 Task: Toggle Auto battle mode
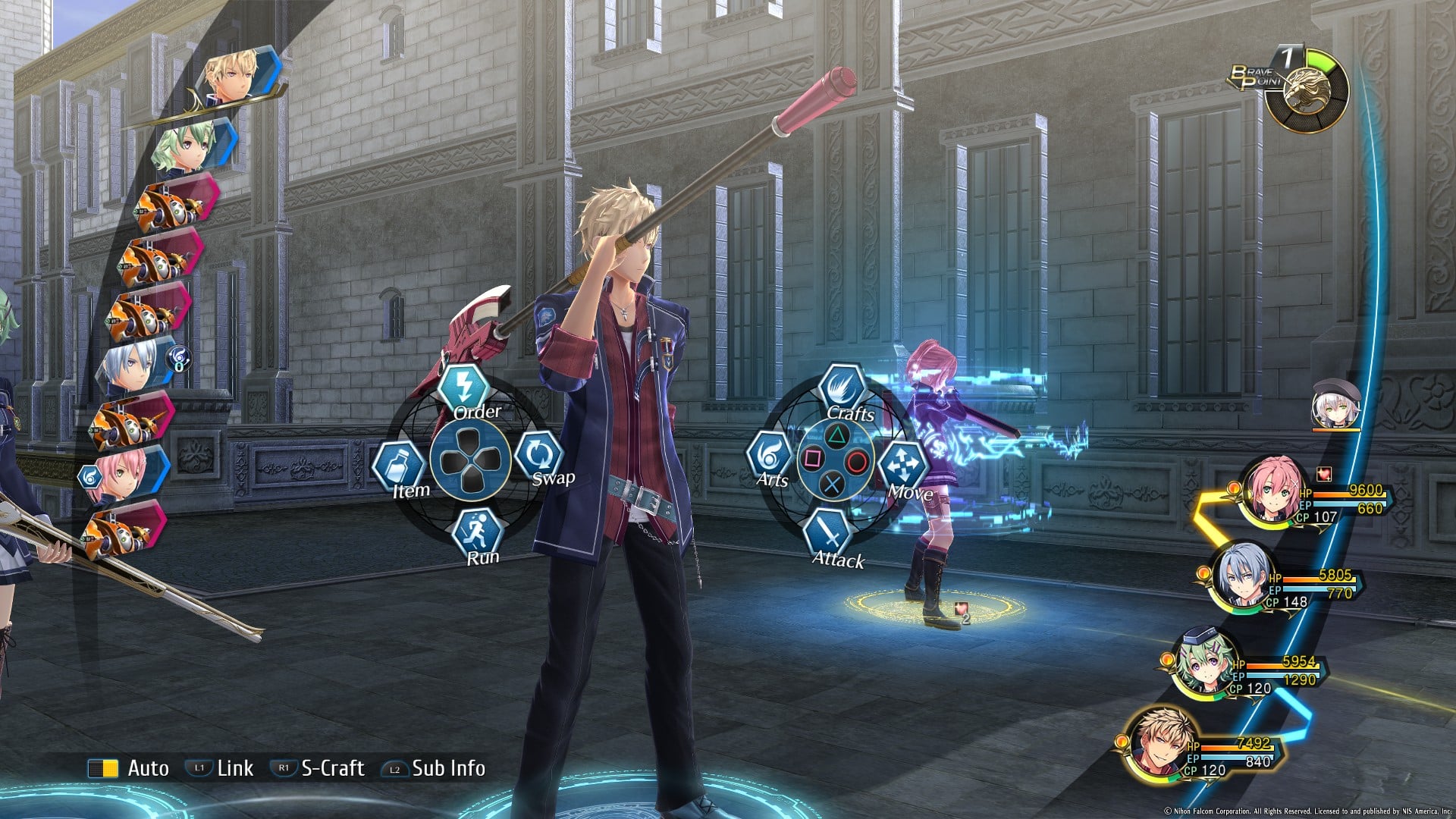tap(129, 768)
